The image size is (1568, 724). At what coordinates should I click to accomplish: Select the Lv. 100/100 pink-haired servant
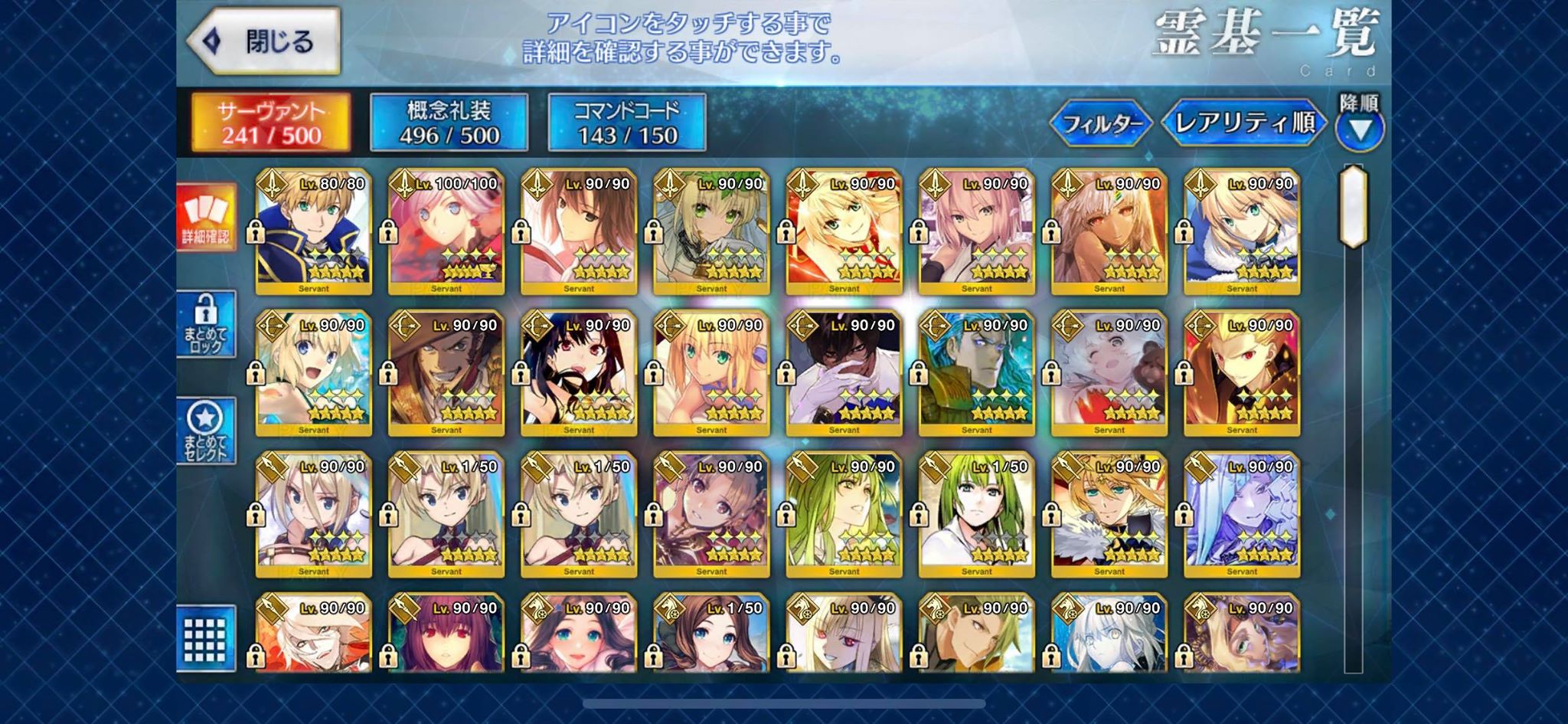pyautogui.click(x=446, y=231)
